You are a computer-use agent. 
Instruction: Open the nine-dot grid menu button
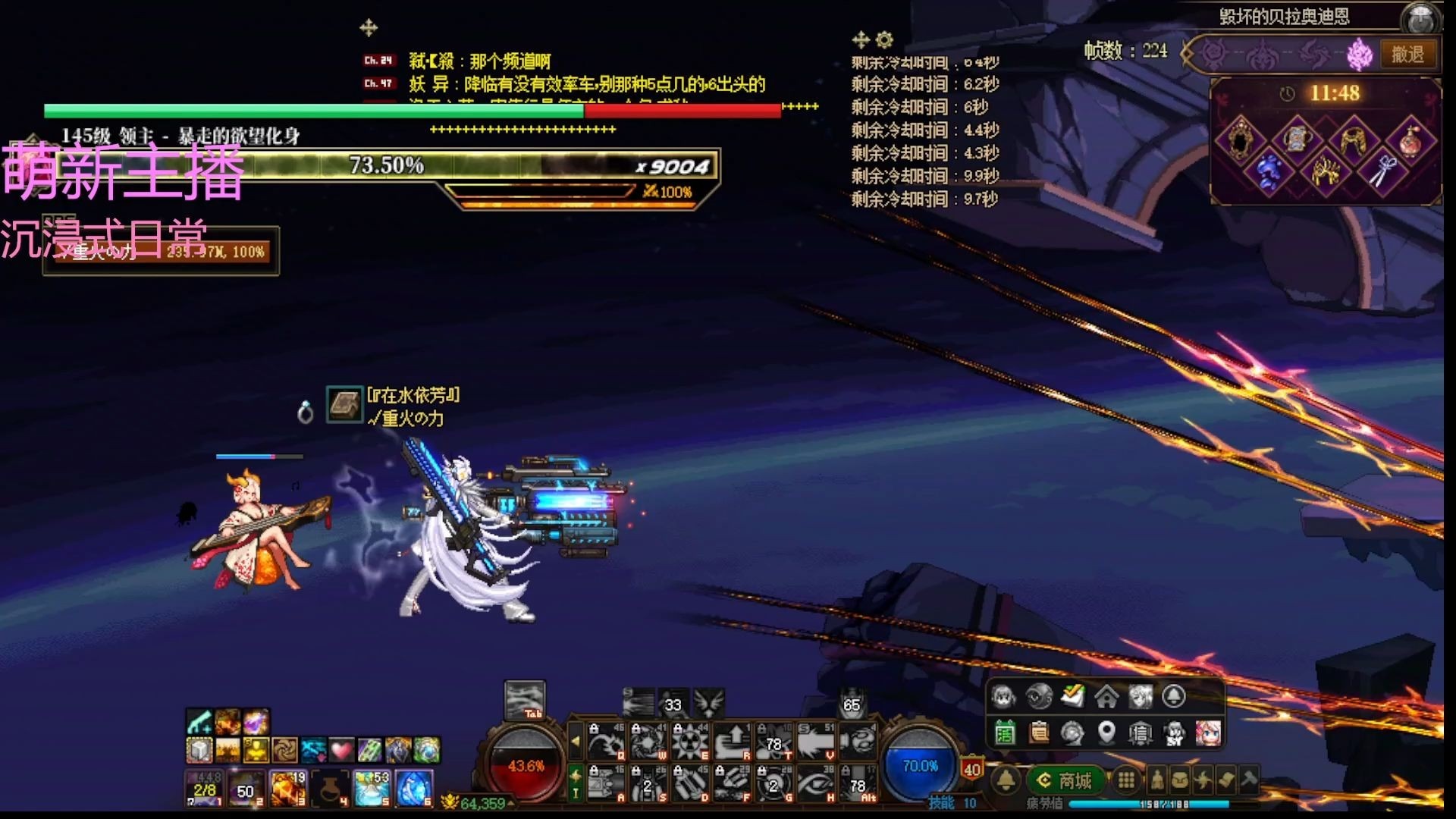pos(1127,780)
